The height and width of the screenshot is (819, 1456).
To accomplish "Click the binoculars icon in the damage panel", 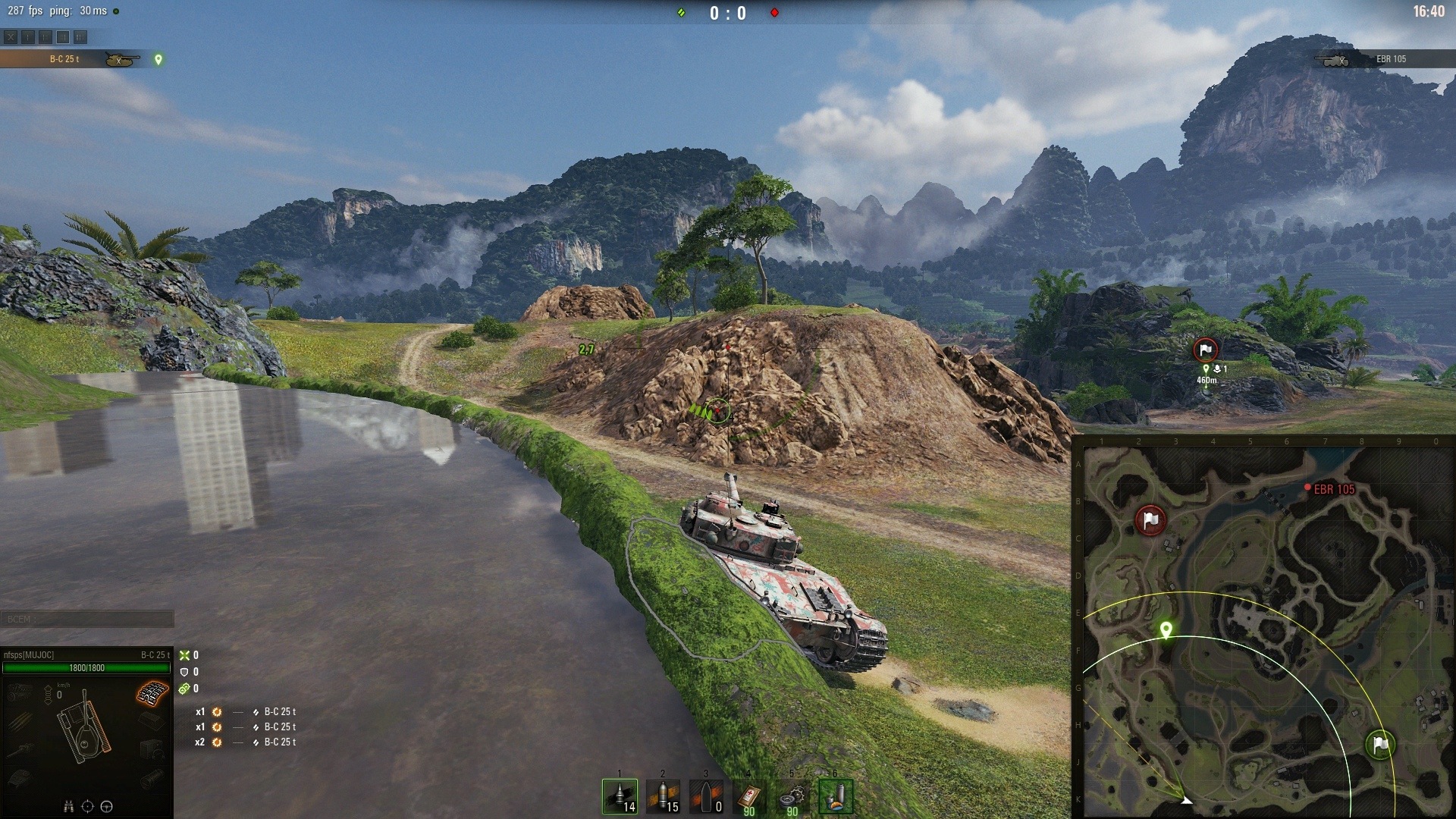I will click(x=68, y=806).
